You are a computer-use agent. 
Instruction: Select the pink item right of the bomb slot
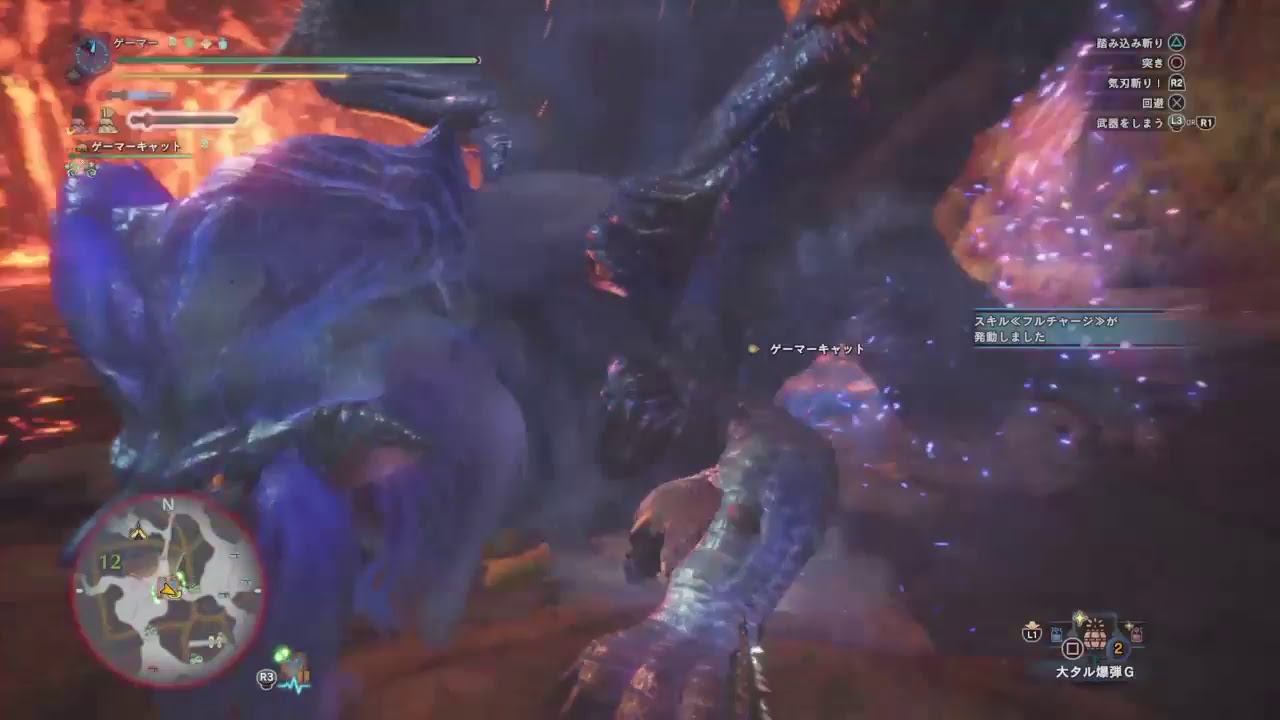coord(1136,634)
